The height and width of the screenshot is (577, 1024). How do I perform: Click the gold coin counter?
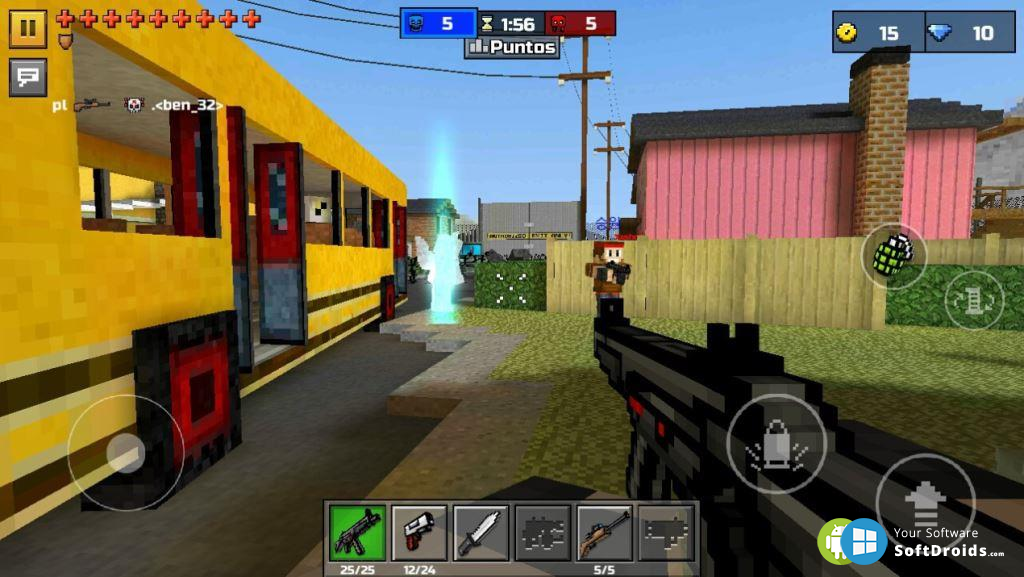pos(872,32)
